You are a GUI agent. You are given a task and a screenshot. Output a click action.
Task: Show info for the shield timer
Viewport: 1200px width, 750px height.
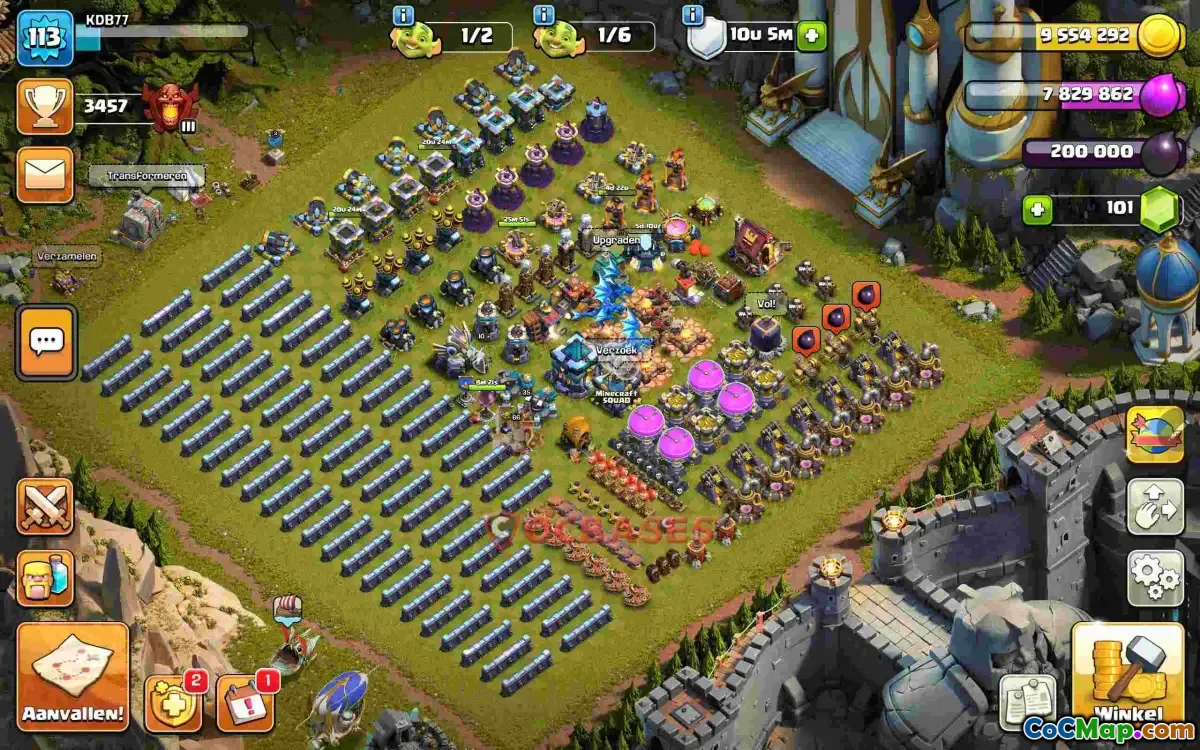pos(692,15)
